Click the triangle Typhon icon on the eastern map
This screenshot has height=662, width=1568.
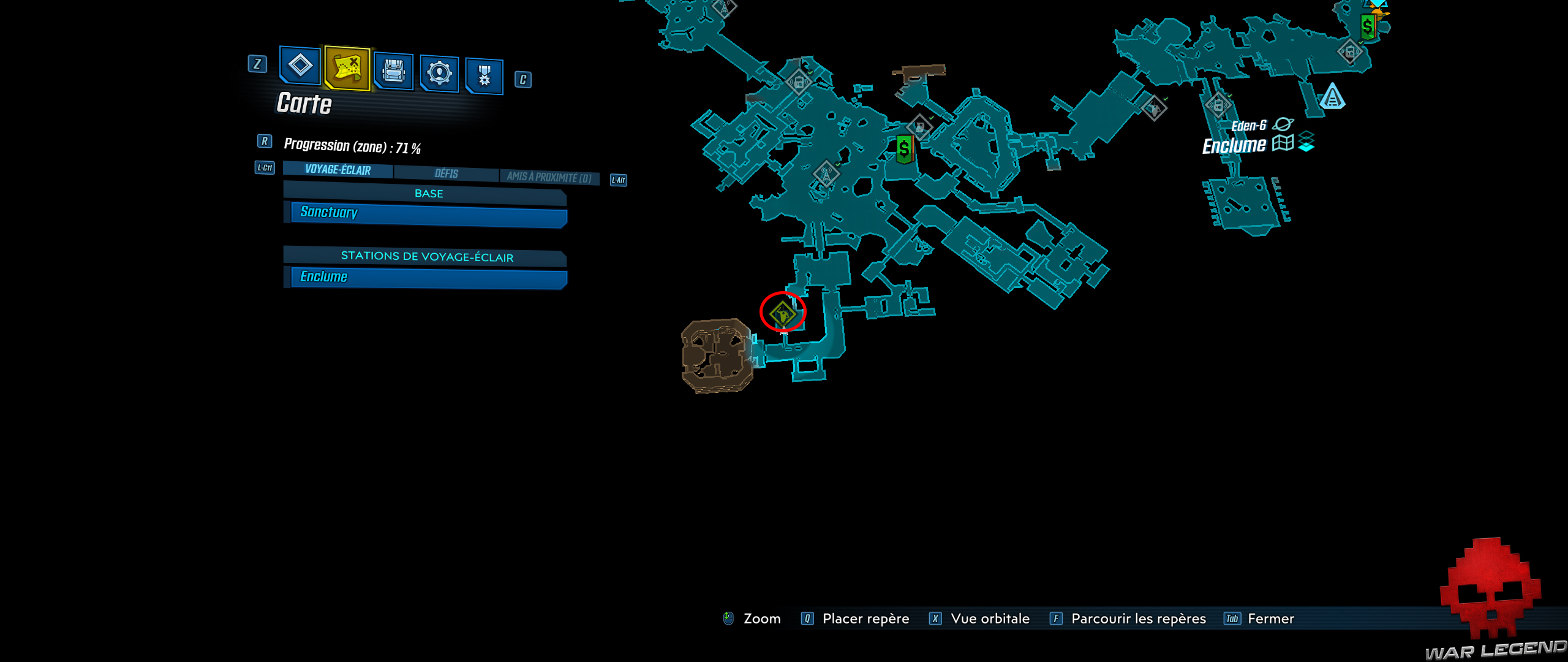1332,96
